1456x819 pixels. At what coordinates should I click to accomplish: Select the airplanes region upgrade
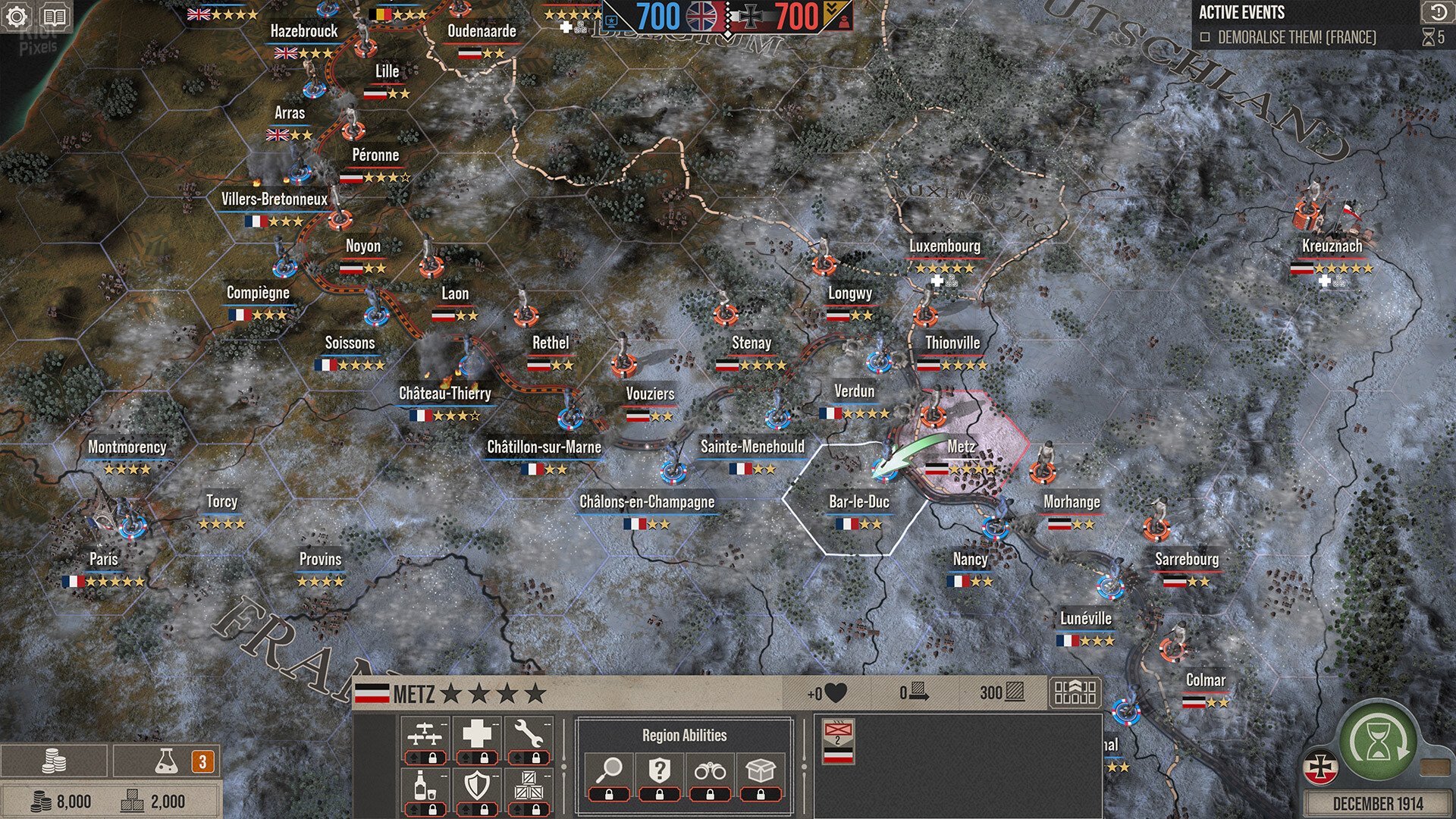(425, 739)
